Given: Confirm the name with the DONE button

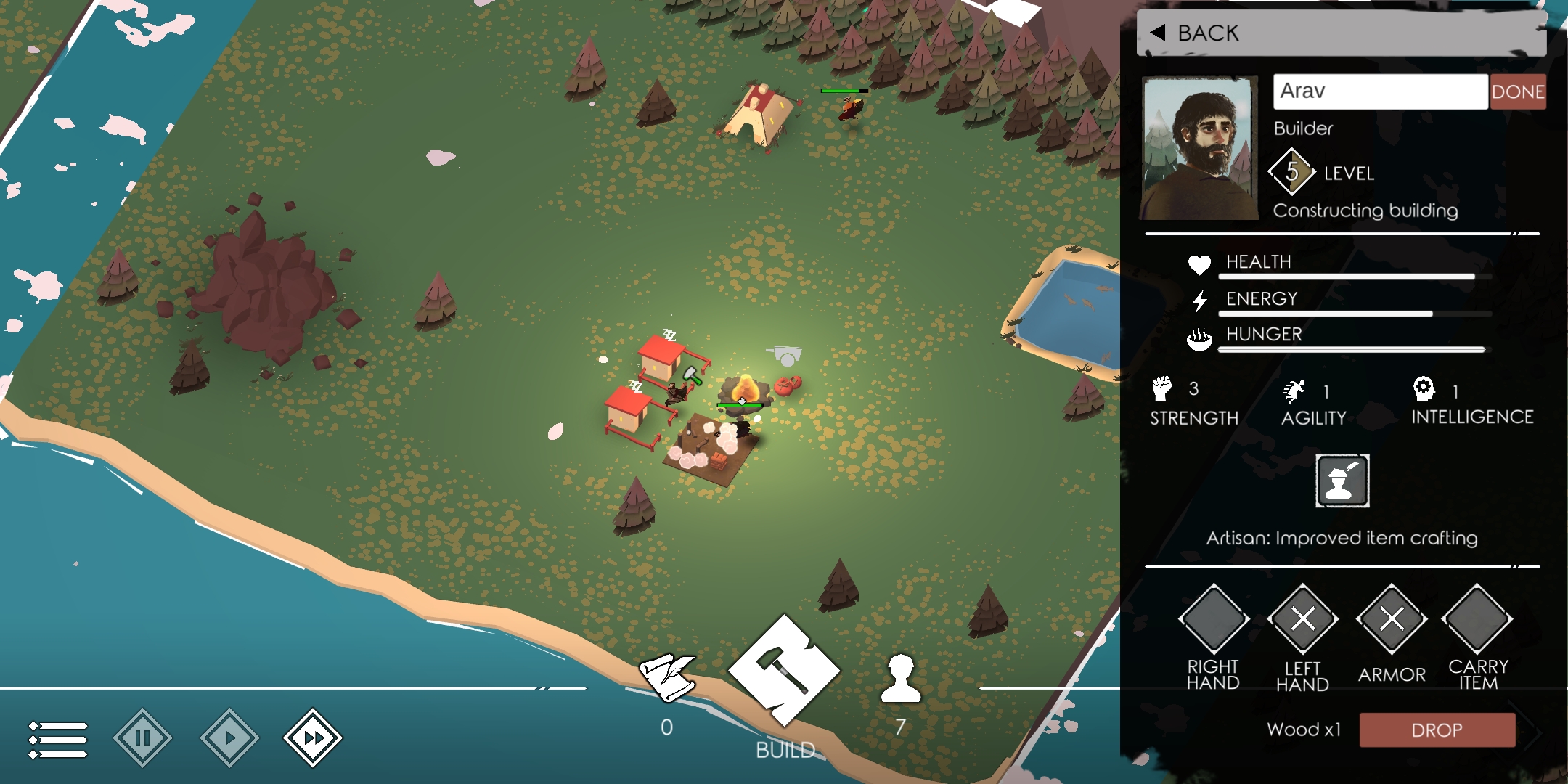Looking at the screenshot, I should 1517,91.
